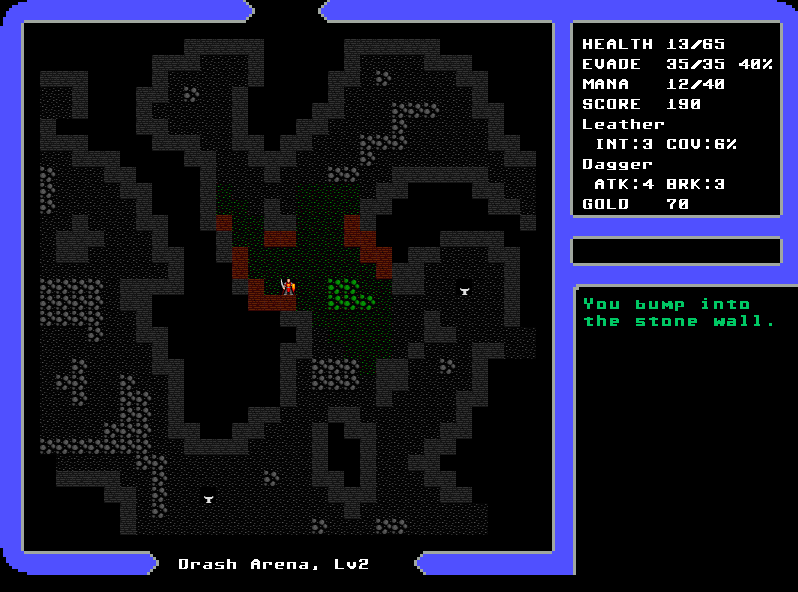798x592 pixels.
Task: Select the Dagger weapon equipment entry
Action: pyautogui.click(x=617, y=164)
